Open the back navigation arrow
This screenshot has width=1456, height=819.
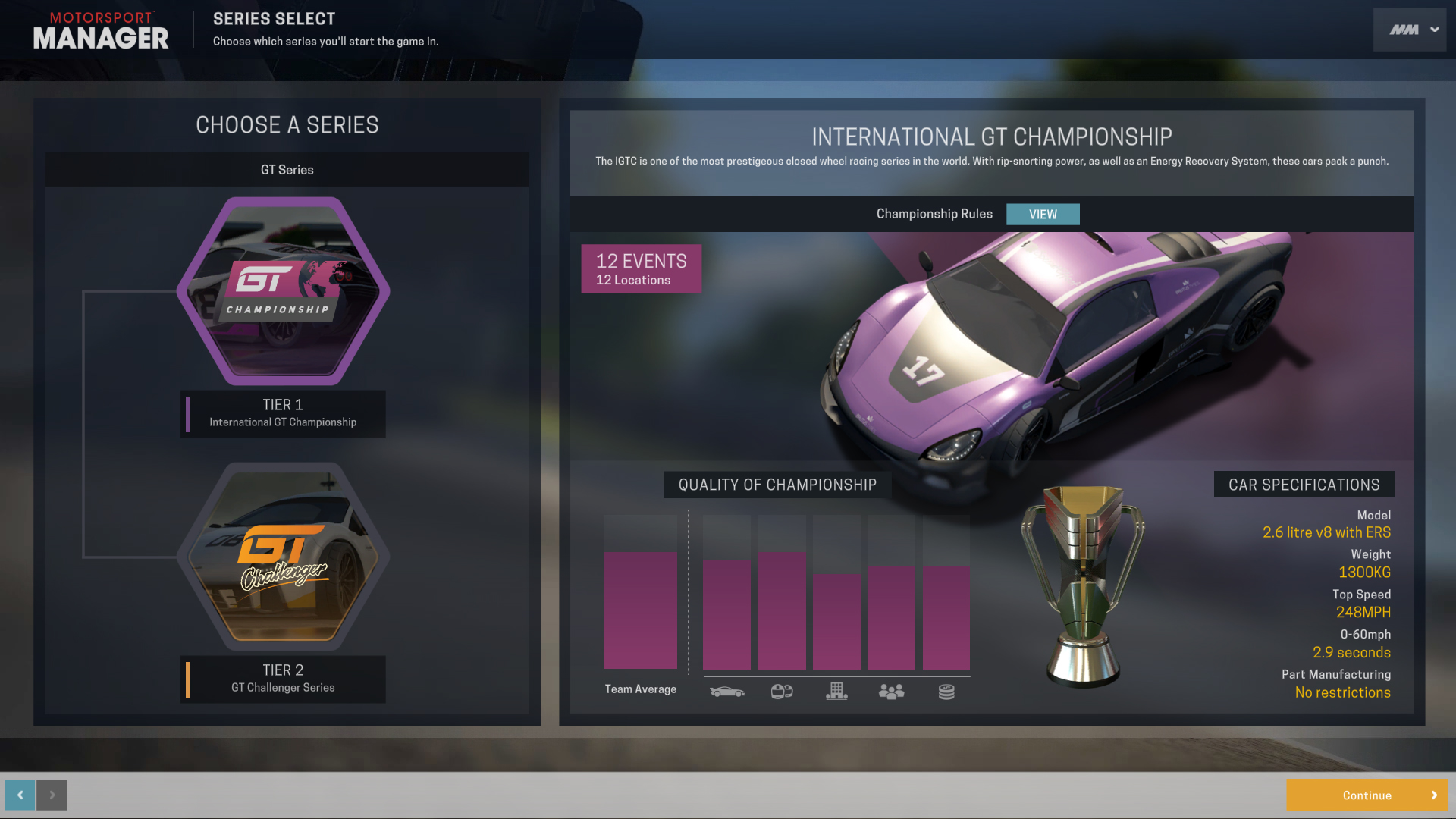18,795
